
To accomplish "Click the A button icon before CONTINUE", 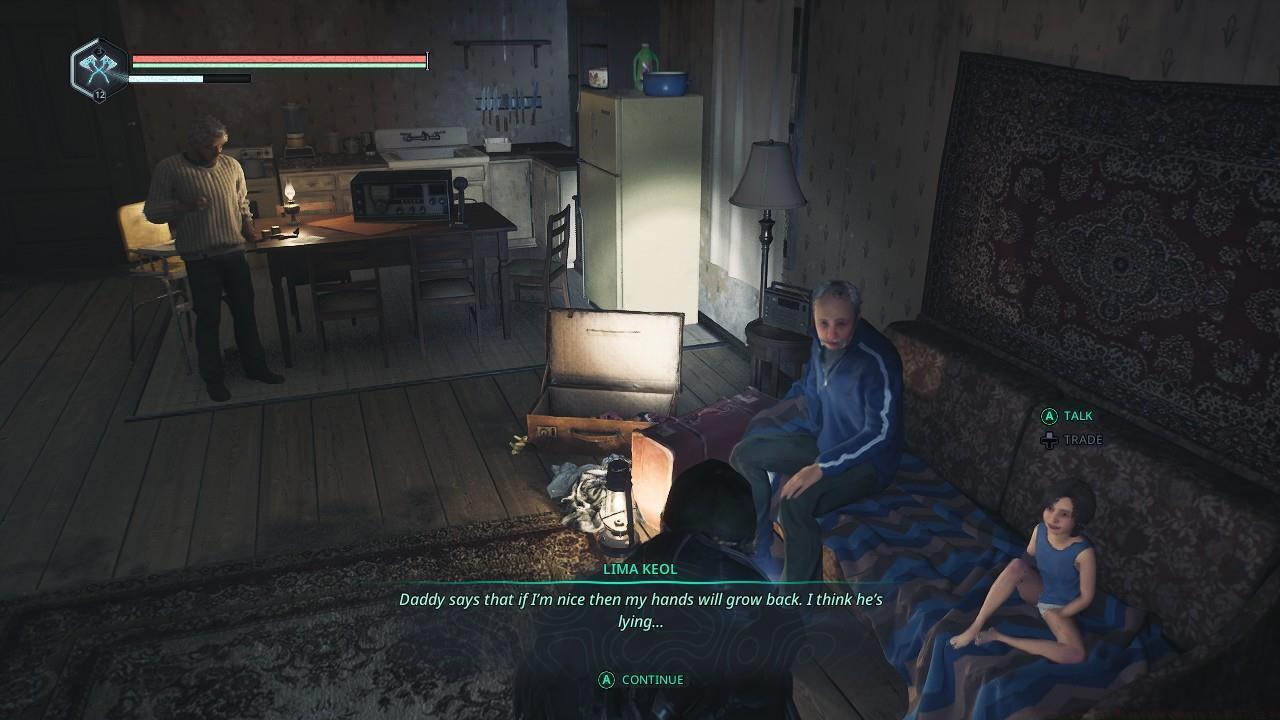I will [607, 679].
